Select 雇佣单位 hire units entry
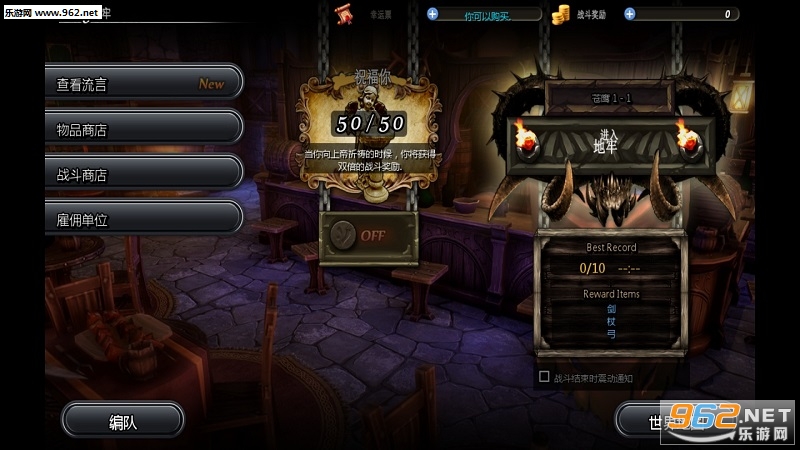 [x=142, y=217]
